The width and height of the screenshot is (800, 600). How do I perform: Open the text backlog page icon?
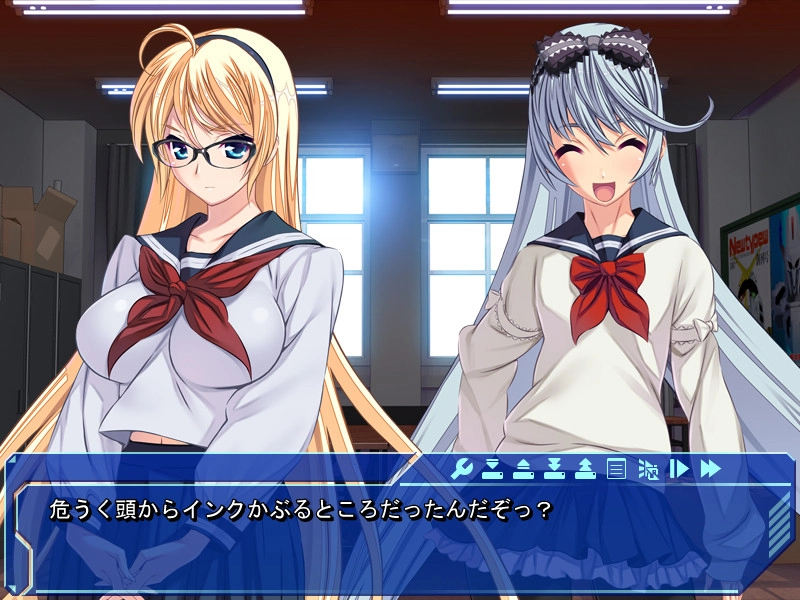(617, 468)
